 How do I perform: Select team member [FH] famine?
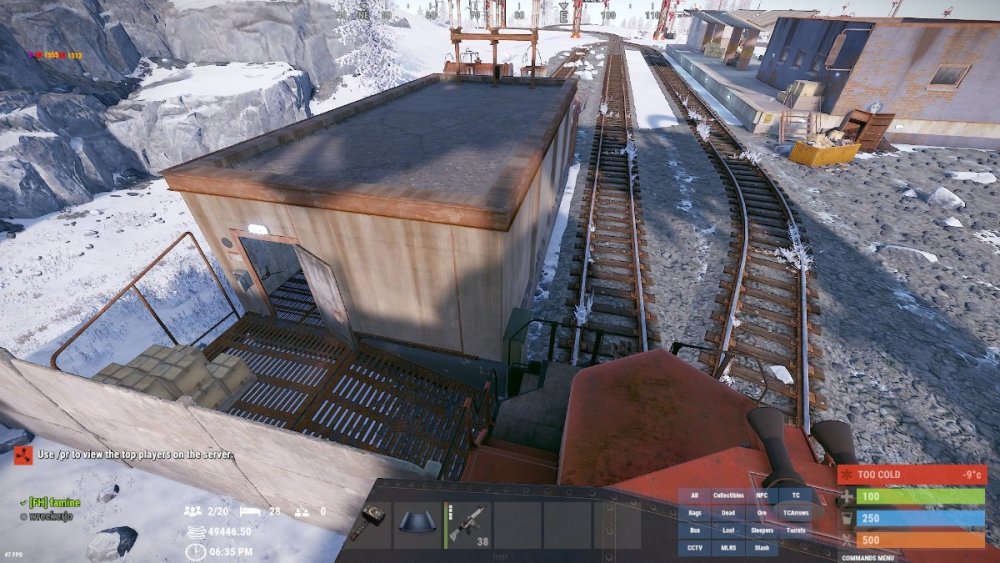click(54, 502)
